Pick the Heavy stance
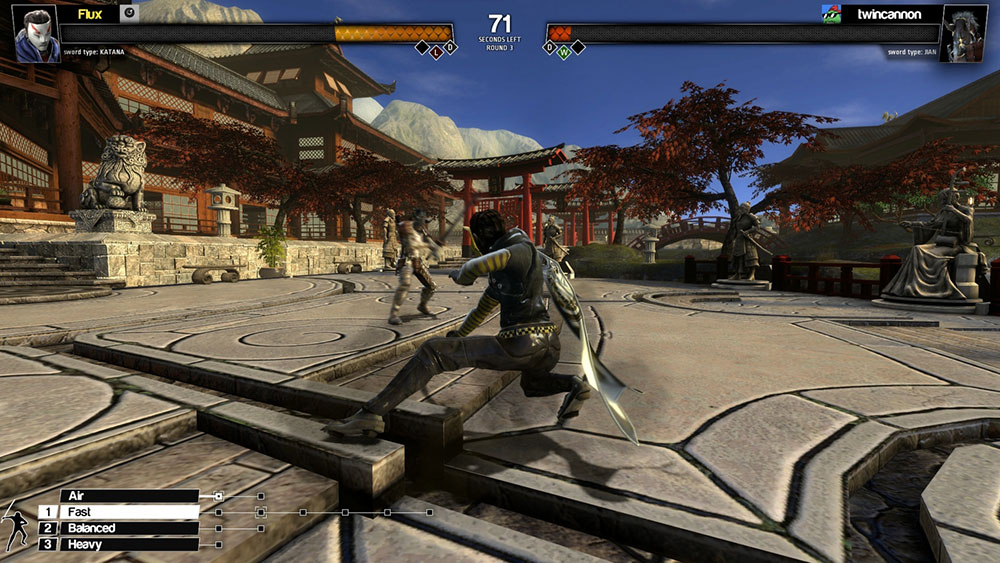 [130, 544]
